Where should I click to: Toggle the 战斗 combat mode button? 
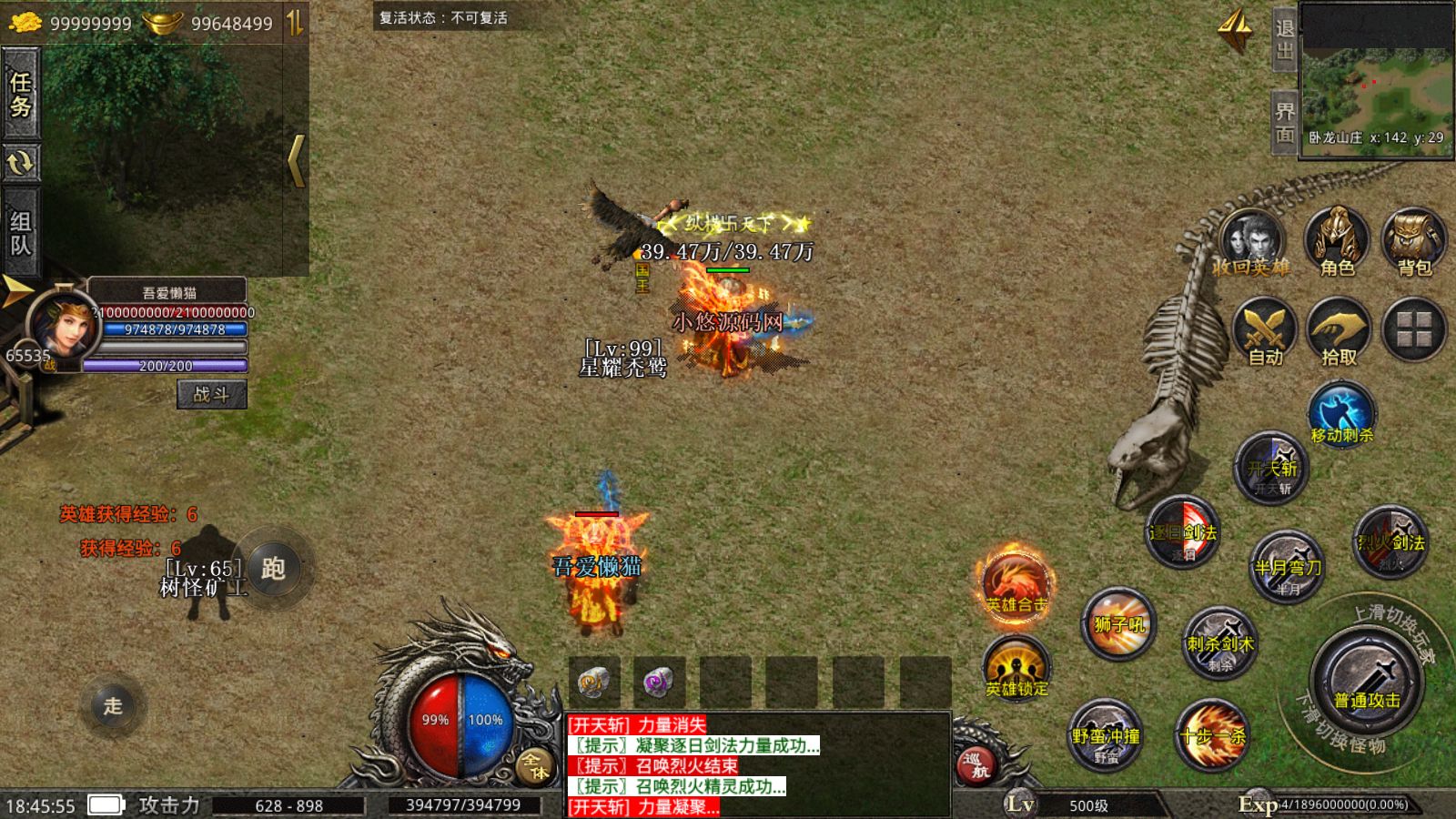tap(211, 394)
